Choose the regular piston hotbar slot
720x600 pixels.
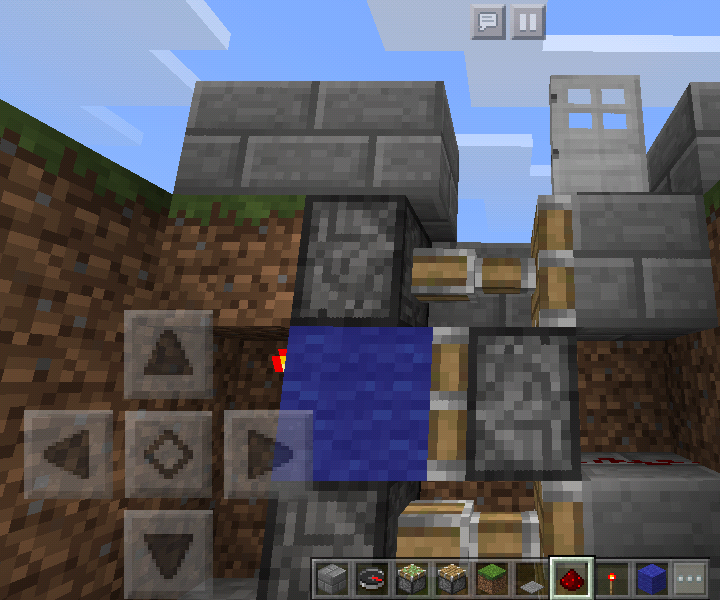pos(452,578)
